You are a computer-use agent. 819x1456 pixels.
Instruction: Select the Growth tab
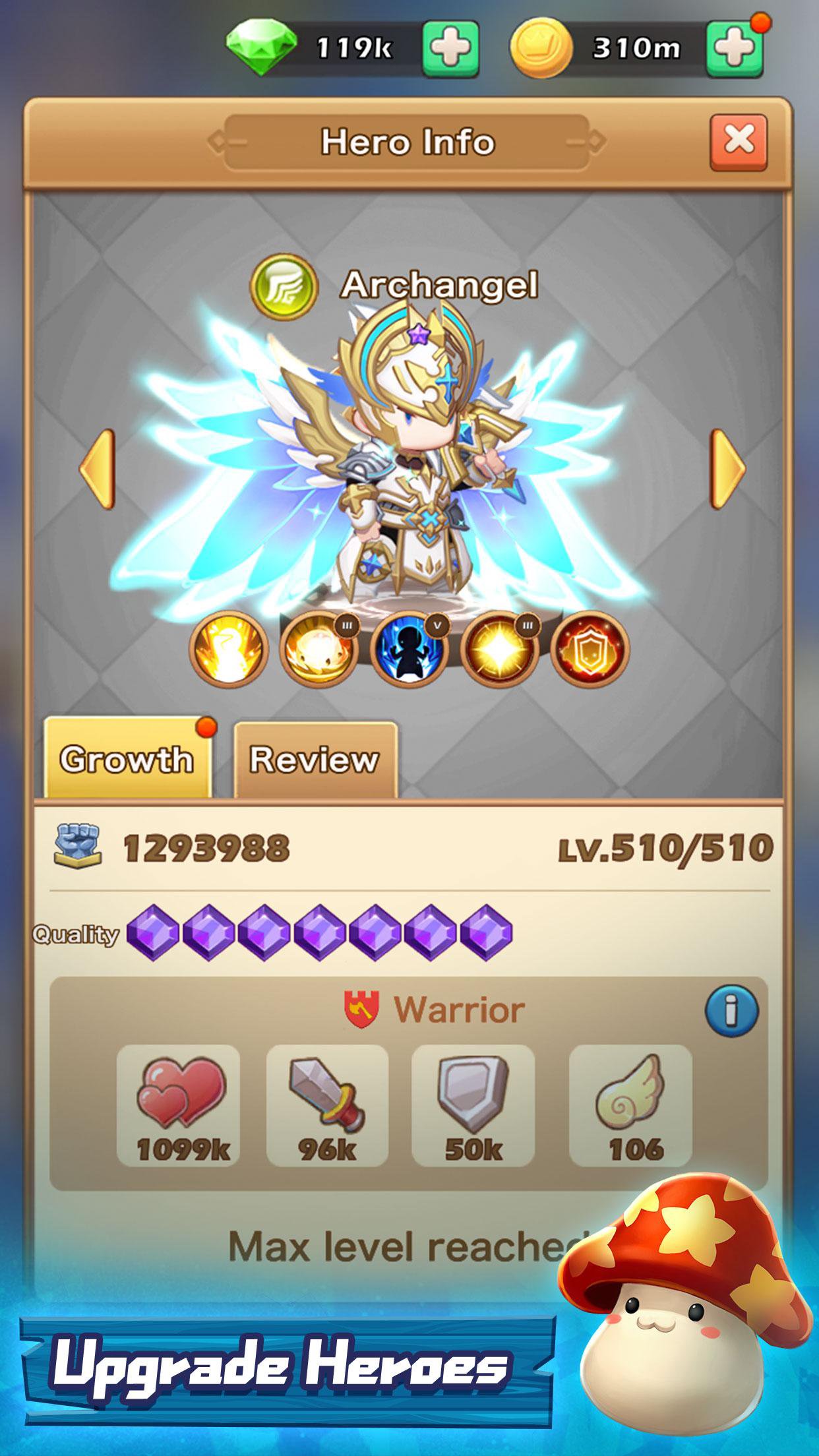127,760
